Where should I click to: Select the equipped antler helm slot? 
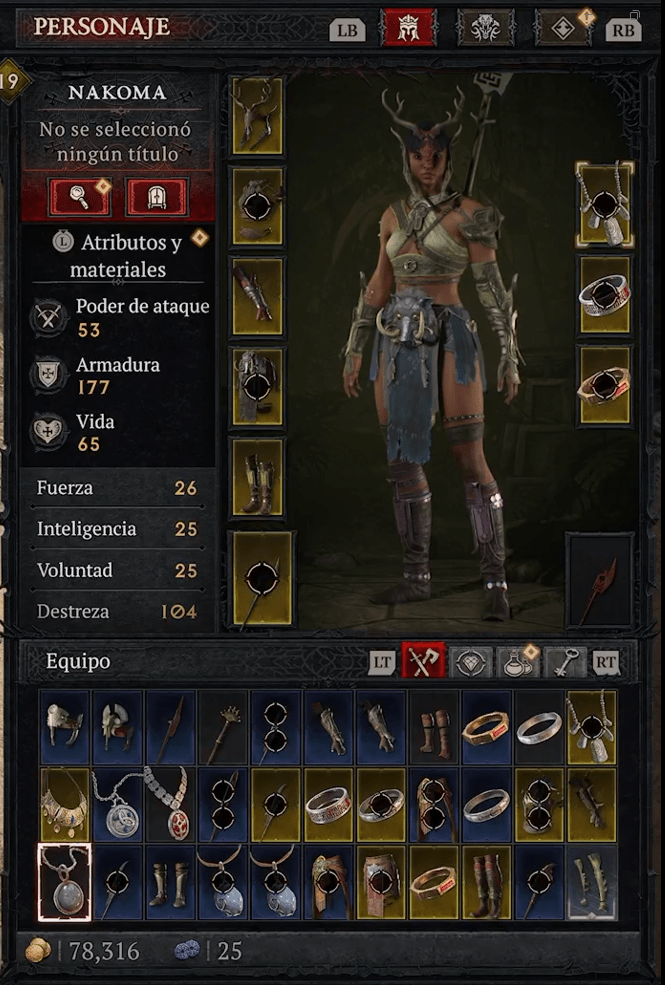pos(257,115)
